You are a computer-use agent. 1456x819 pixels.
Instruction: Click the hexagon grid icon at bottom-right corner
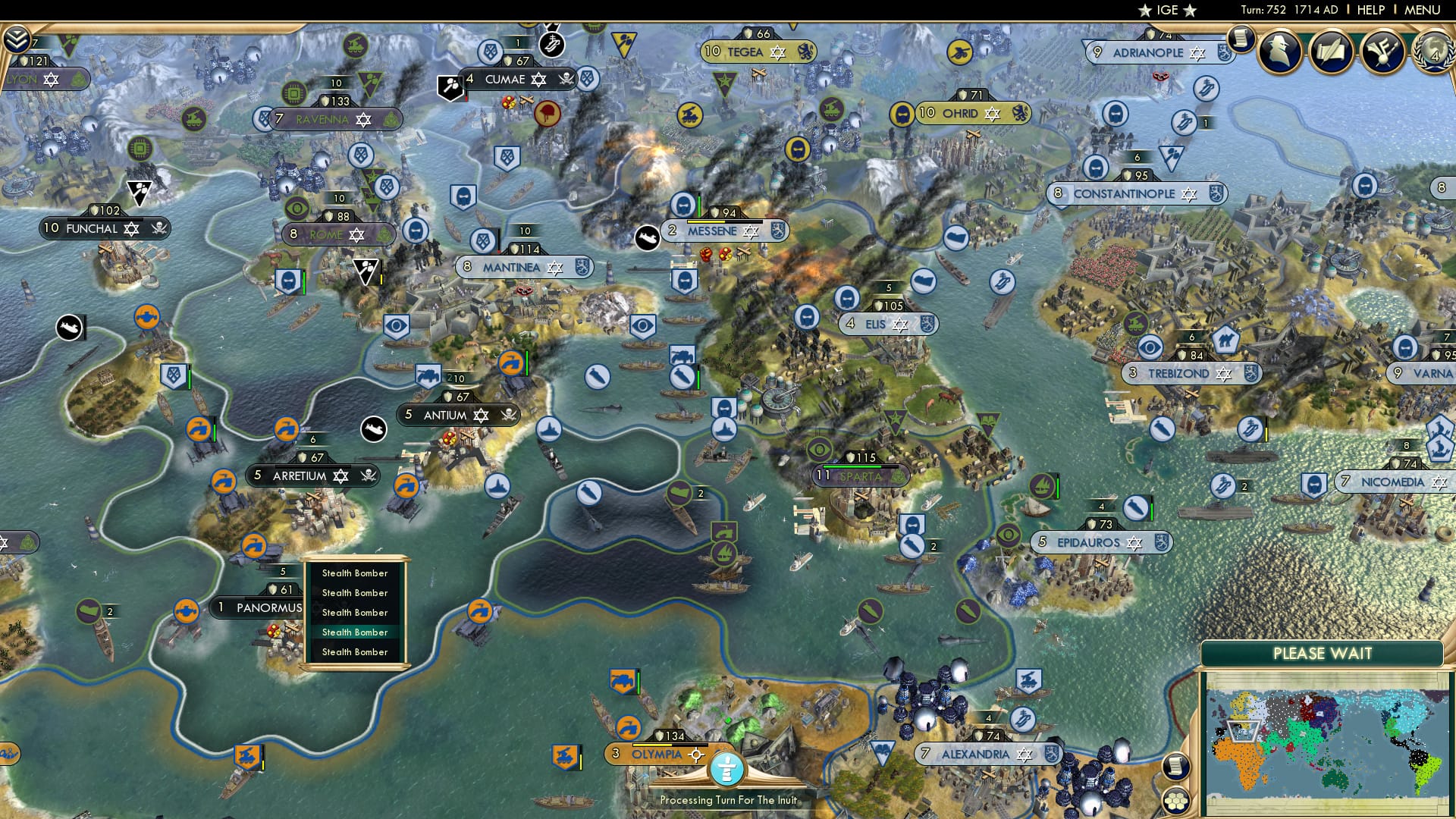[x=1176, y=802]
